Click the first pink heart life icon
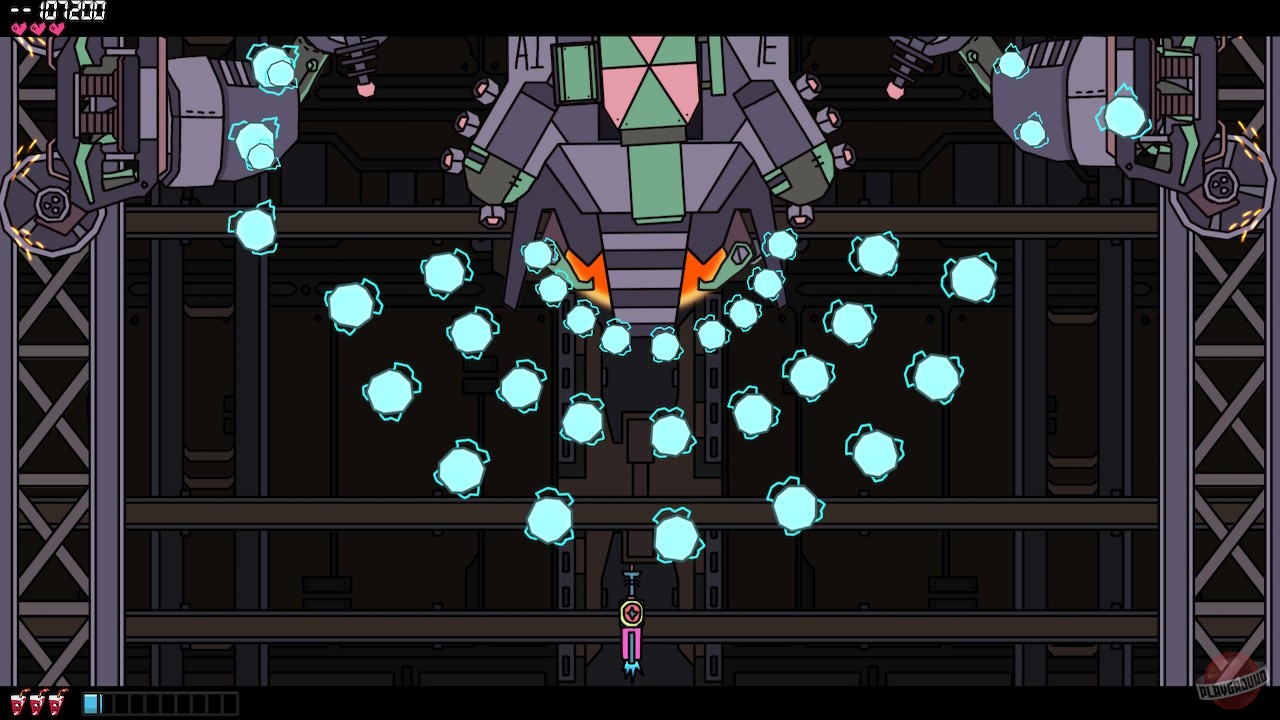Viewport: 1280px width, 720px height. click(x=16, y=27)
